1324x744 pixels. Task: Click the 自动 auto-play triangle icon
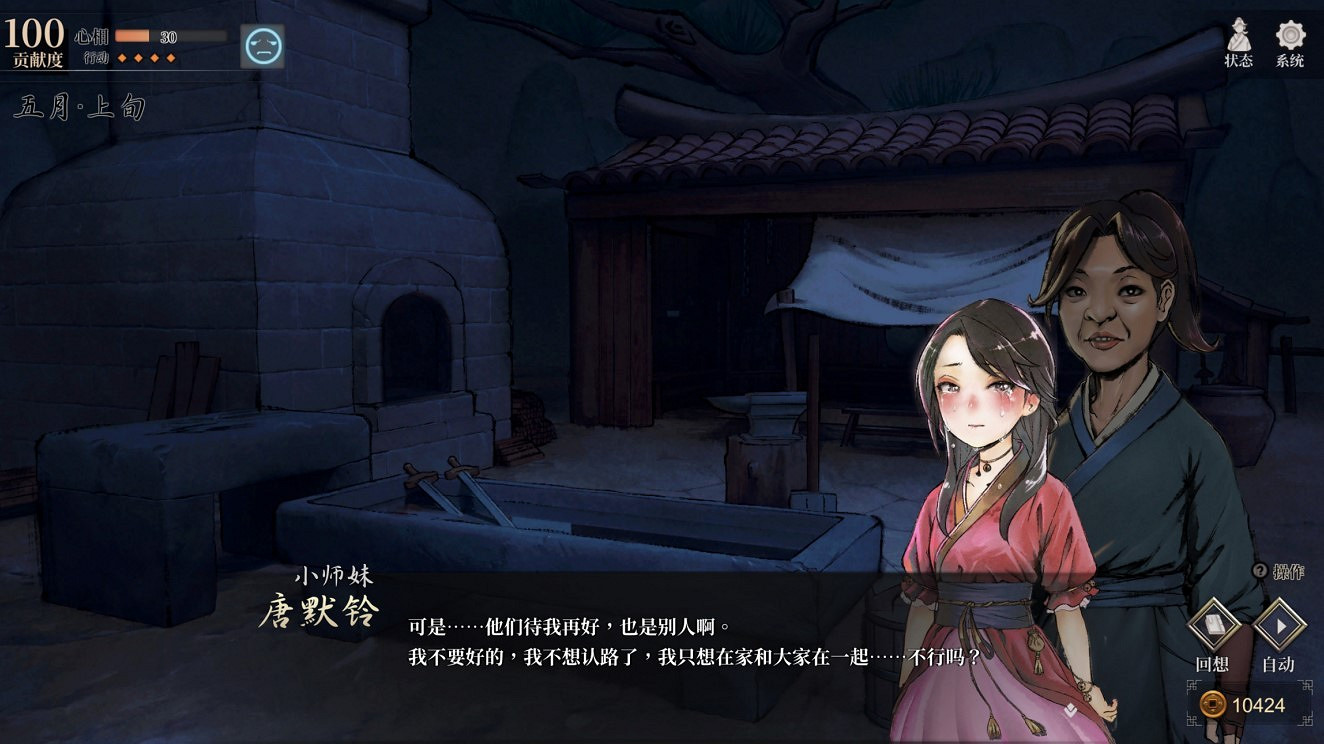(x=1280, y=624)
